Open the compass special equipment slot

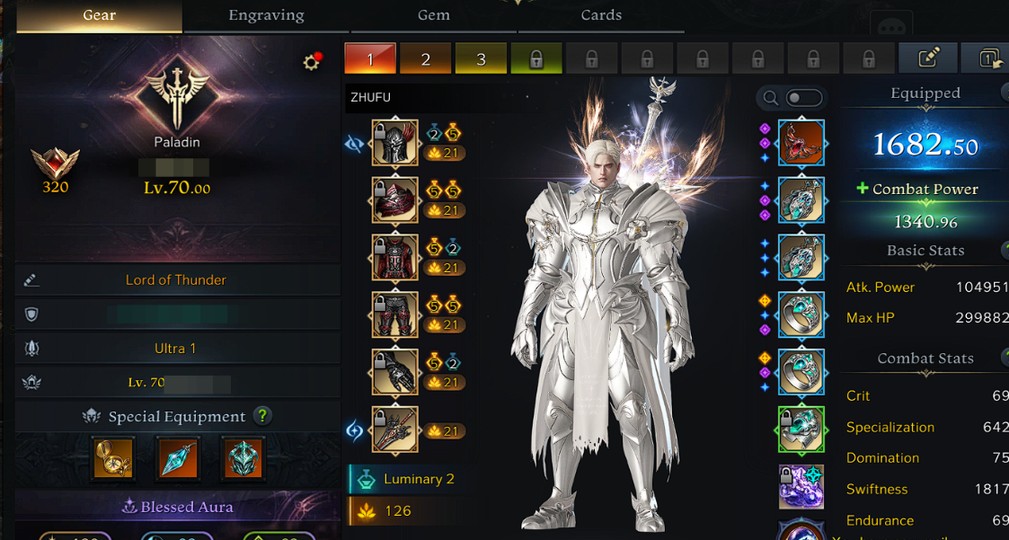tap(114, 457)
